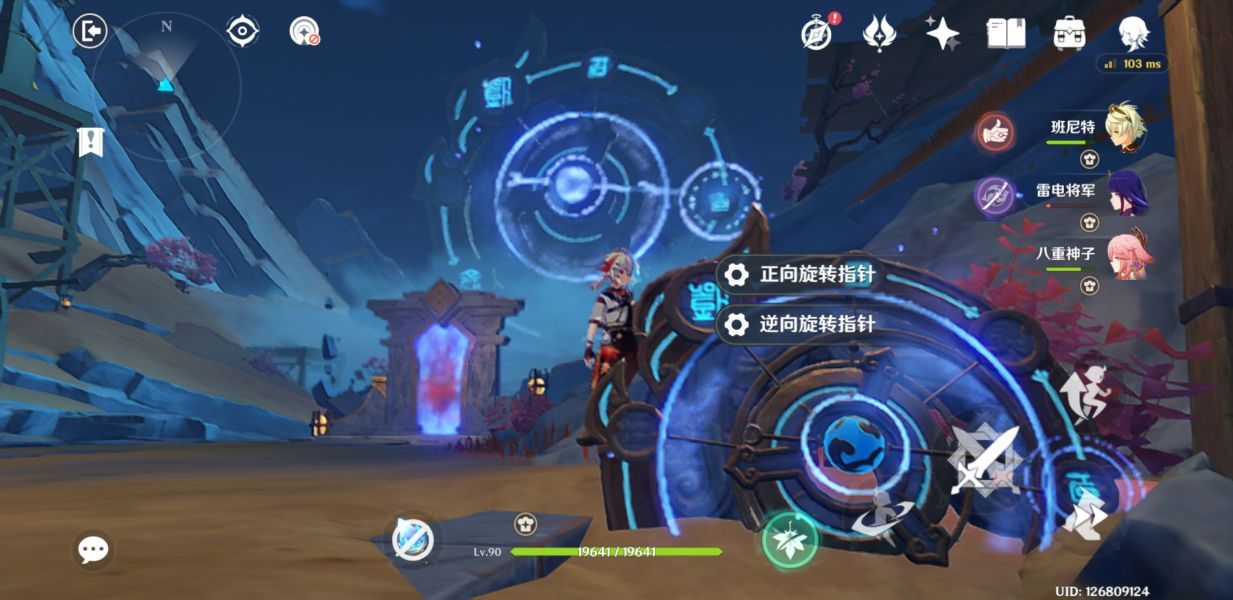
Task: Tap the jump figure button
Action: click(1084, 393)
